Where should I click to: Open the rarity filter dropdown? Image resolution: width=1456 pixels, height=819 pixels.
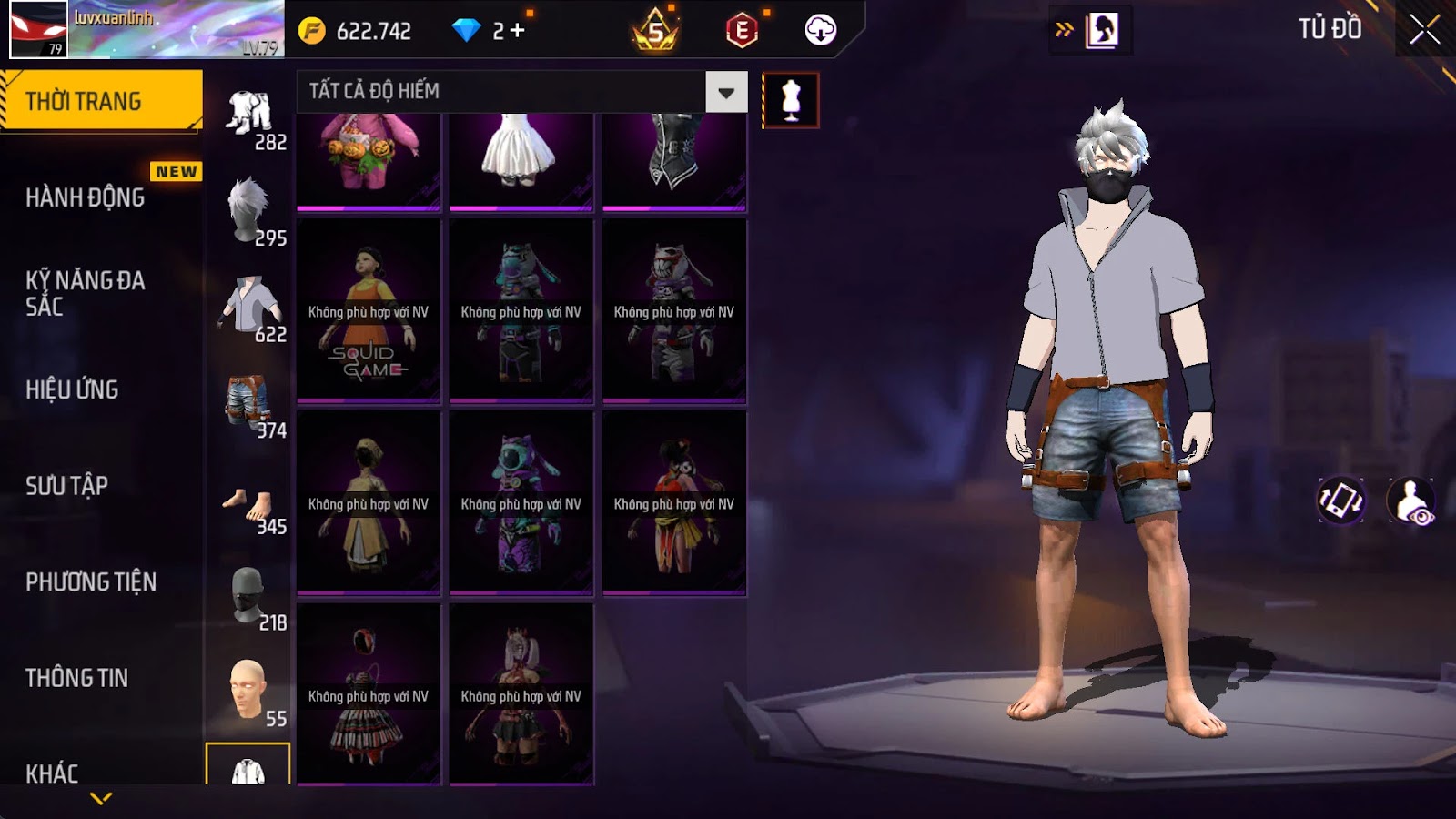[726, 92]
